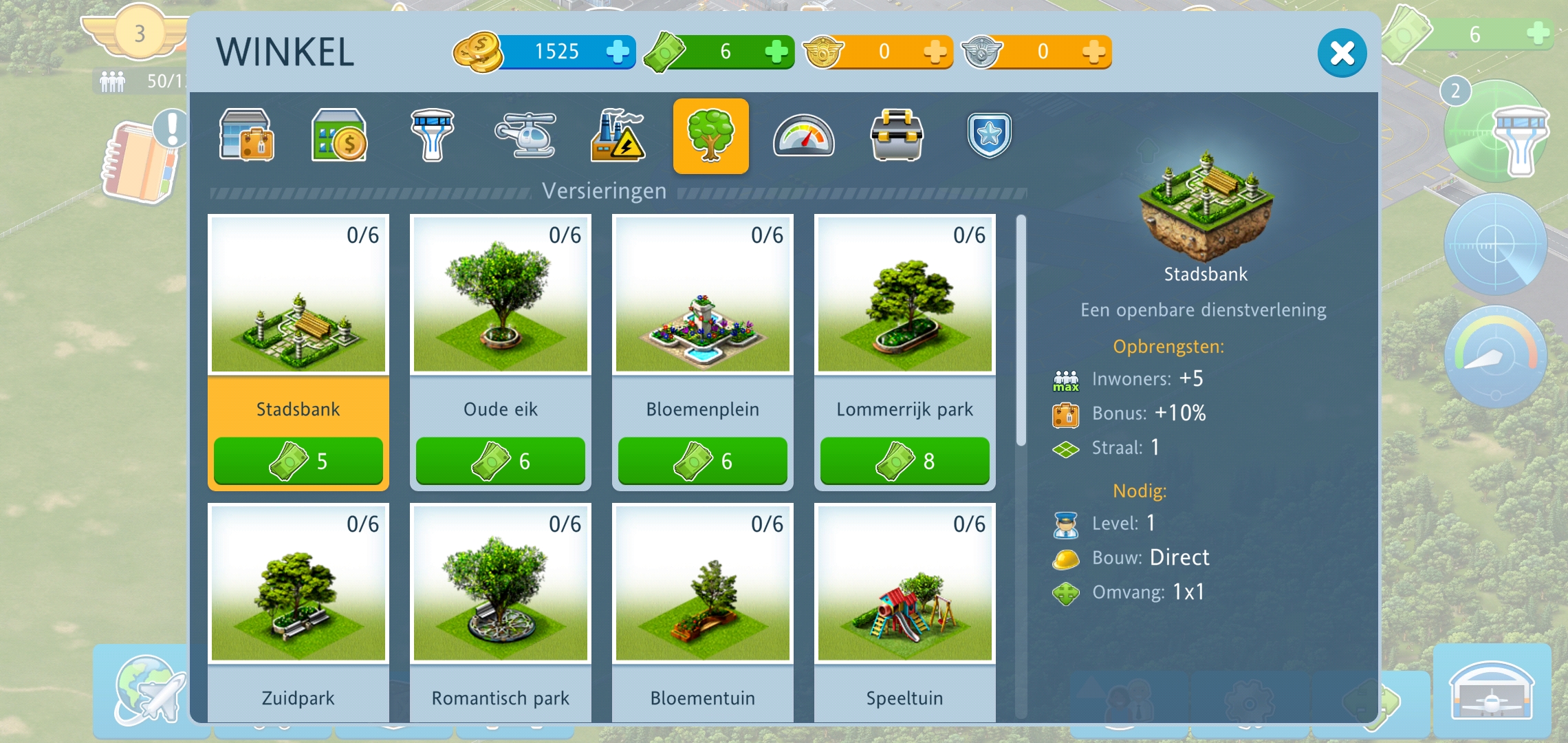Image resolution: width=1568 pixels, height=743 pixels.
Task: Select the tree decorations tab
Action: 710,136
